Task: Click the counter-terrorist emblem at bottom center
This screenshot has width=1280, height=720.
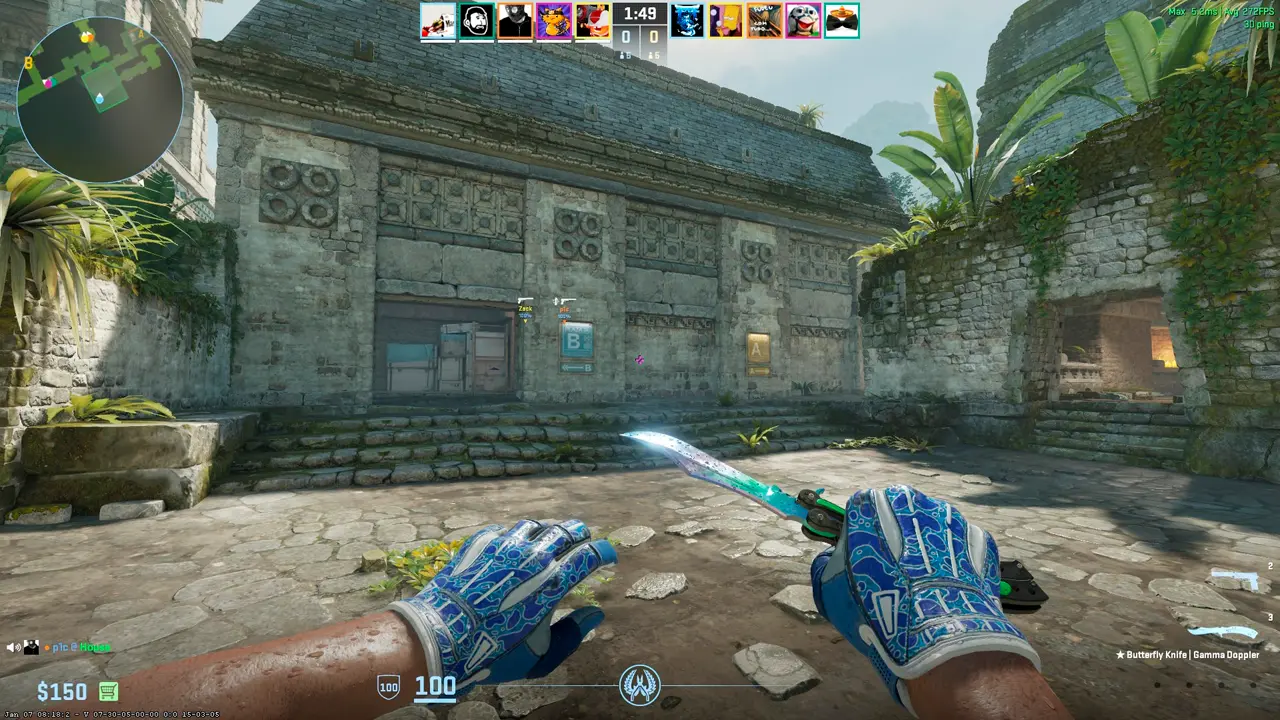Action: tap(640, 685)
